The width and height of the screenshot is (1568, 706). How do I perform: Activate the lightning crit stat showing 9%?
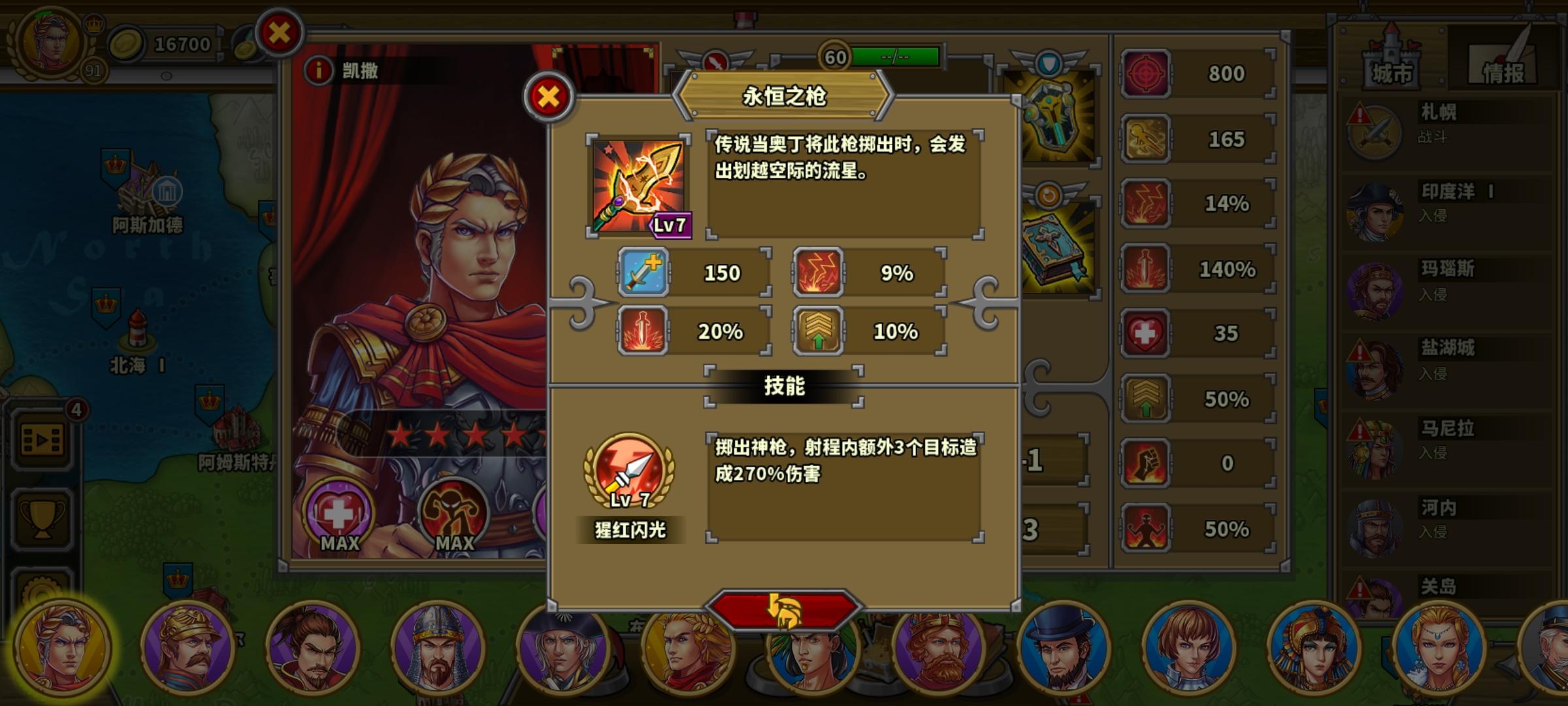point(815,274)
